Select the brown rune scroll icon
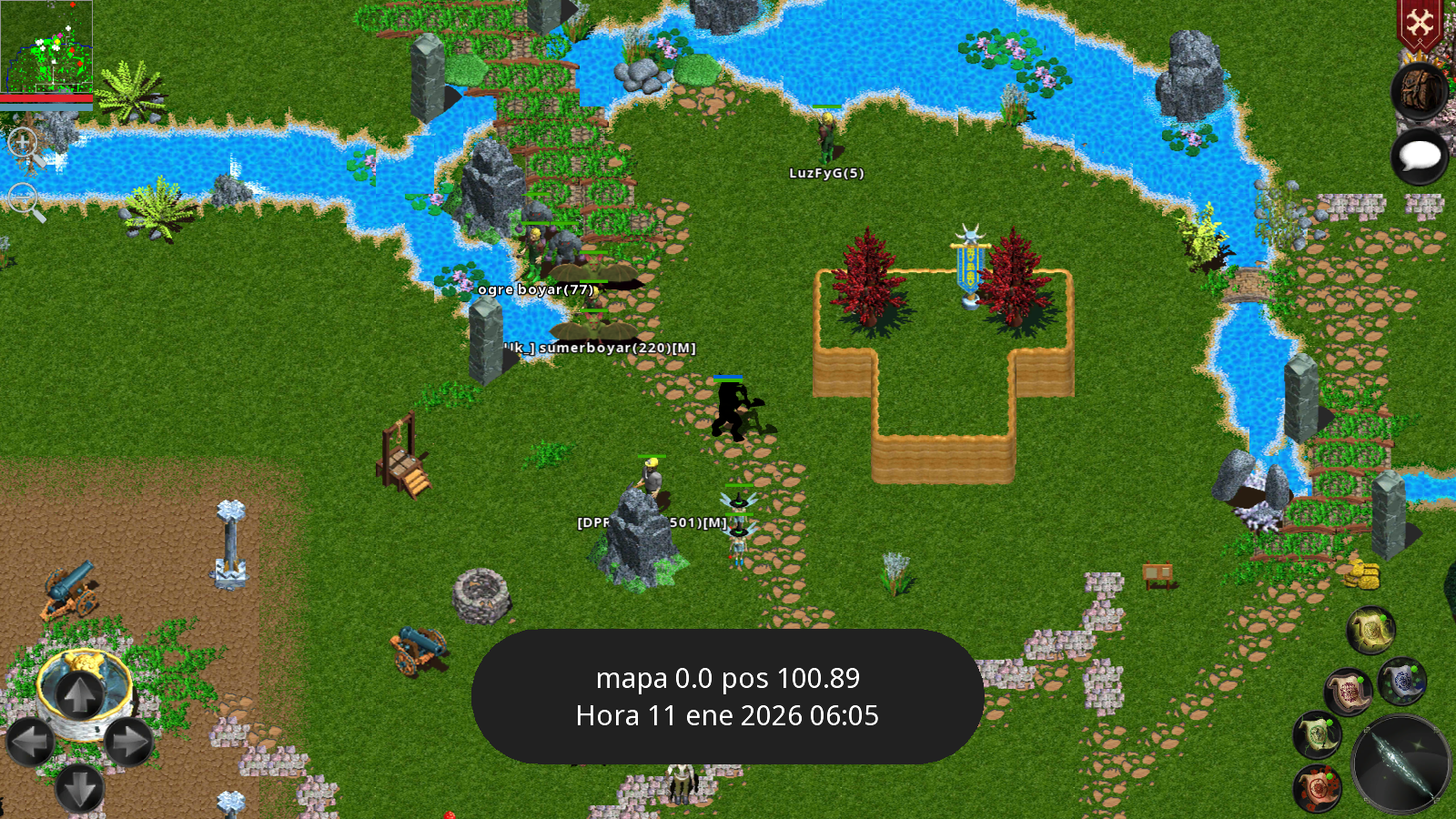 pyautogui.click(x=1349, y=690)
